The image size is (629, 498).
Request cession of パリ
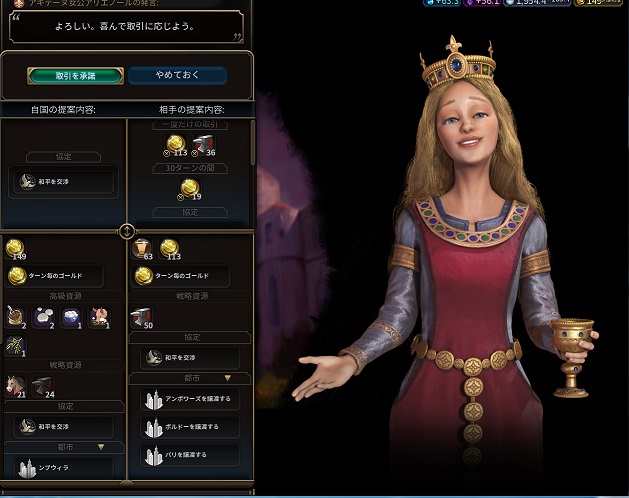[x=189, y=455]
